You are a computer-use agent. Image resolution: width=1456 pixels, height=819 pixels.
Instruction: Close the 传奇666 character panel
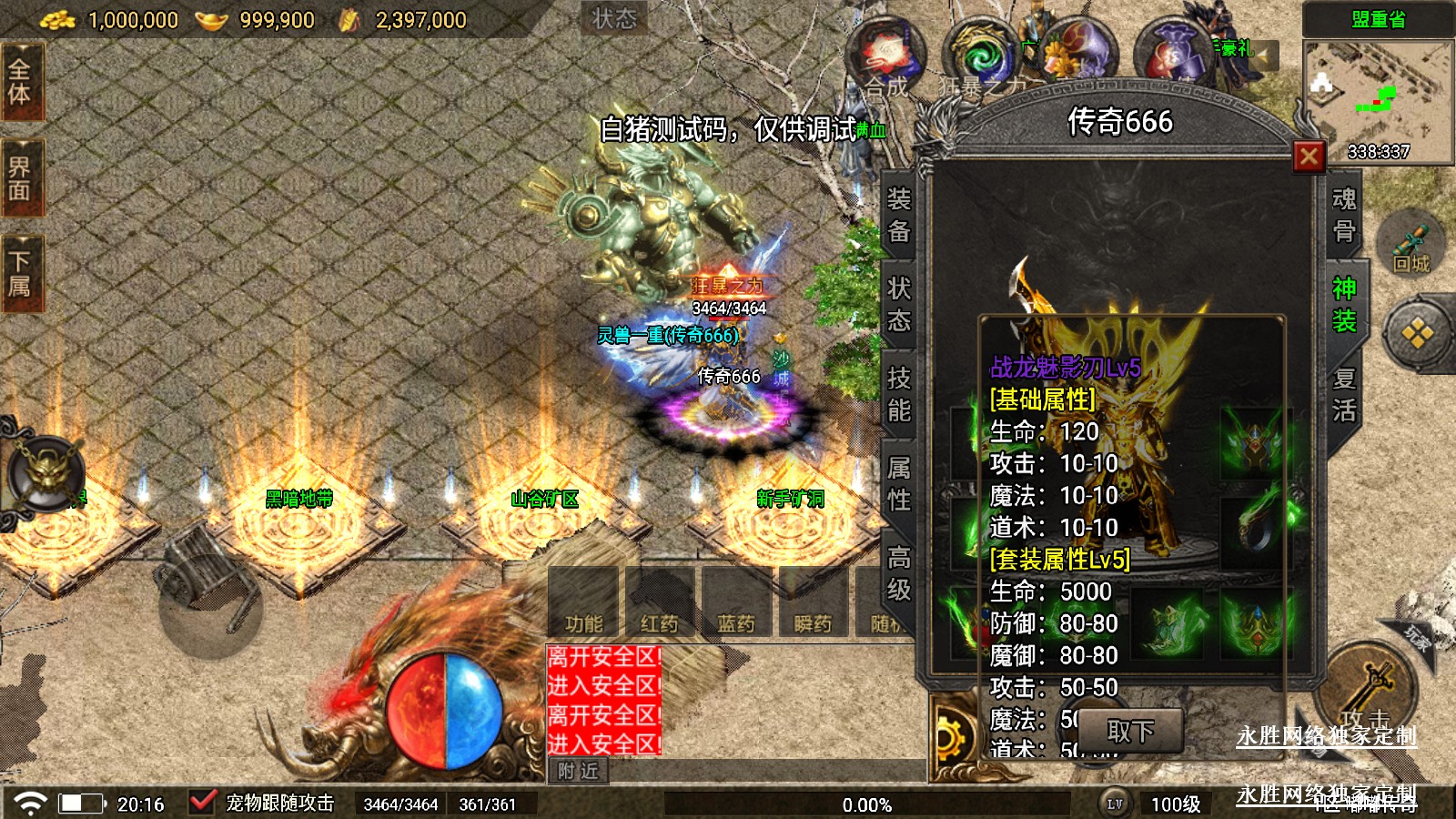click(1309, 157)
